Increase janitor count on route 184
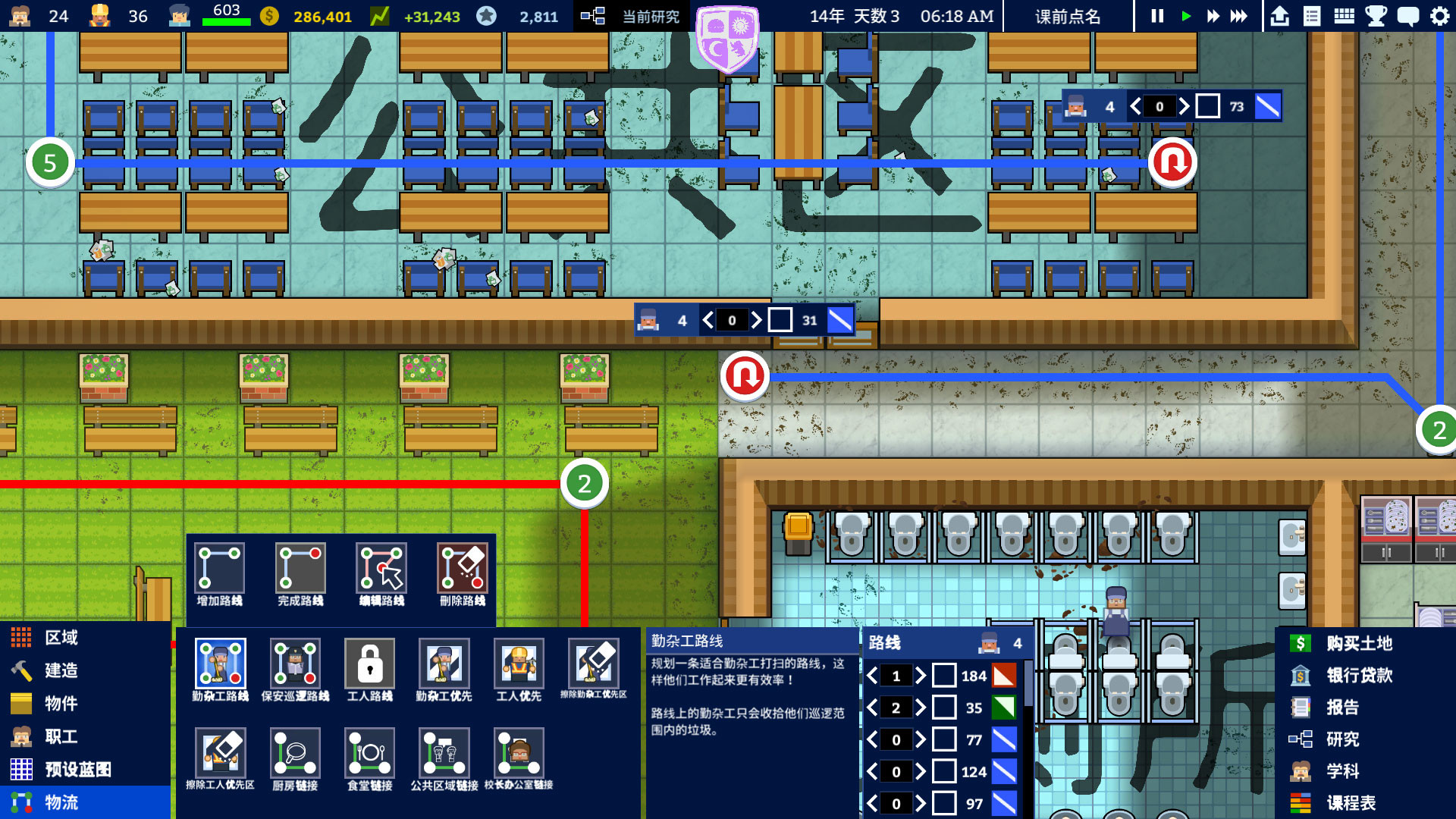 (x=920, y=676)
